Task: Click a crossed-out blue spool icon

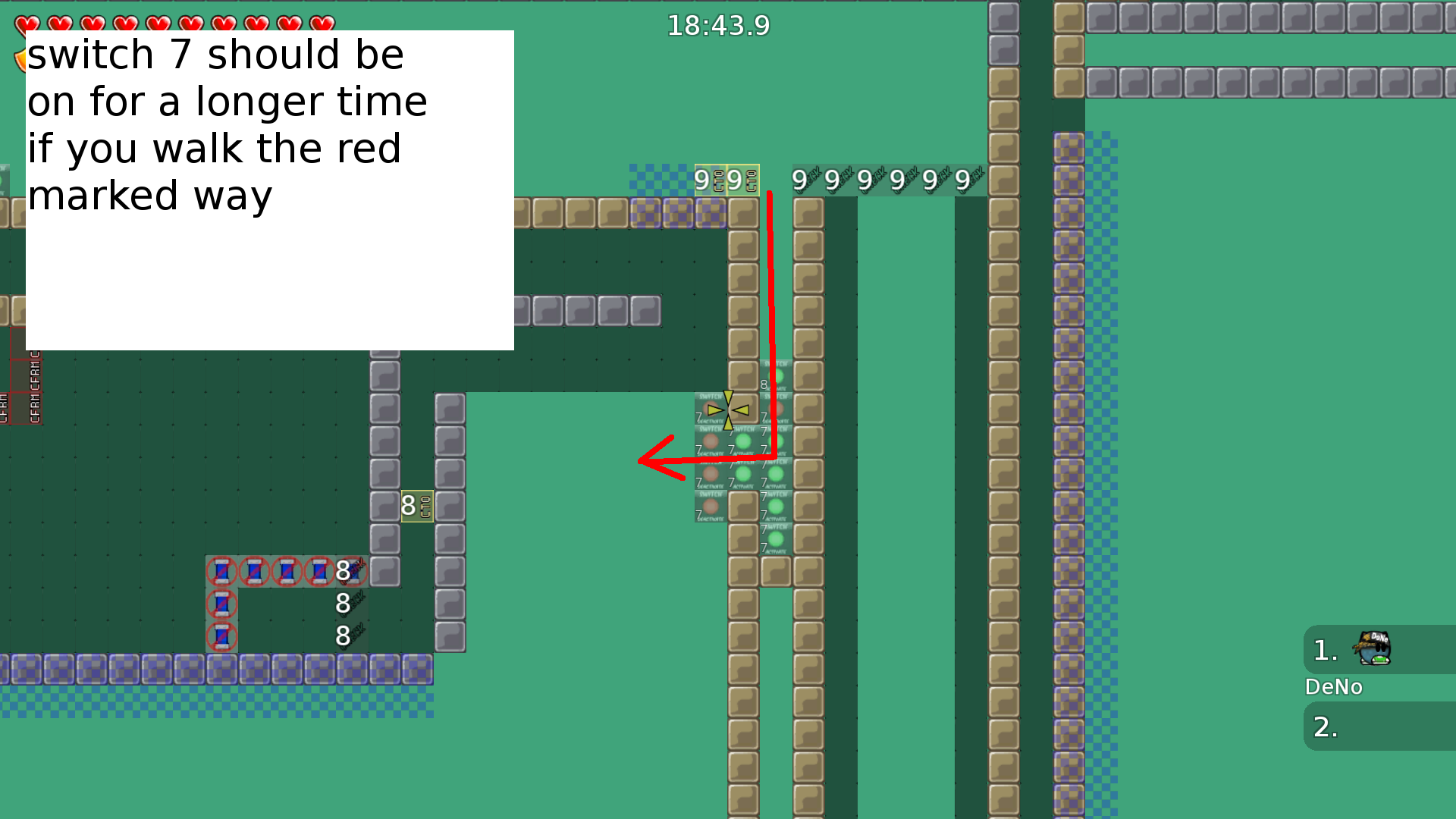Action: pyautogui.click(x=222, y=571)
